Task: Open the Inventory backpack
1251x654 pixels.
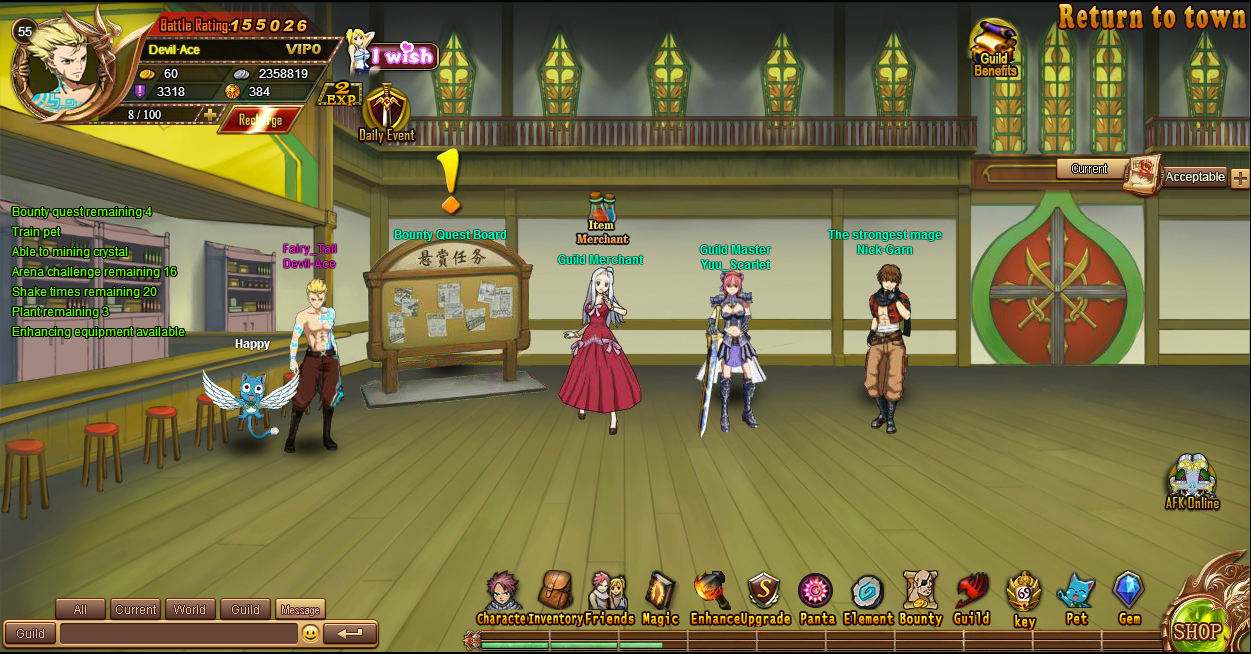Action: (555, 599)
